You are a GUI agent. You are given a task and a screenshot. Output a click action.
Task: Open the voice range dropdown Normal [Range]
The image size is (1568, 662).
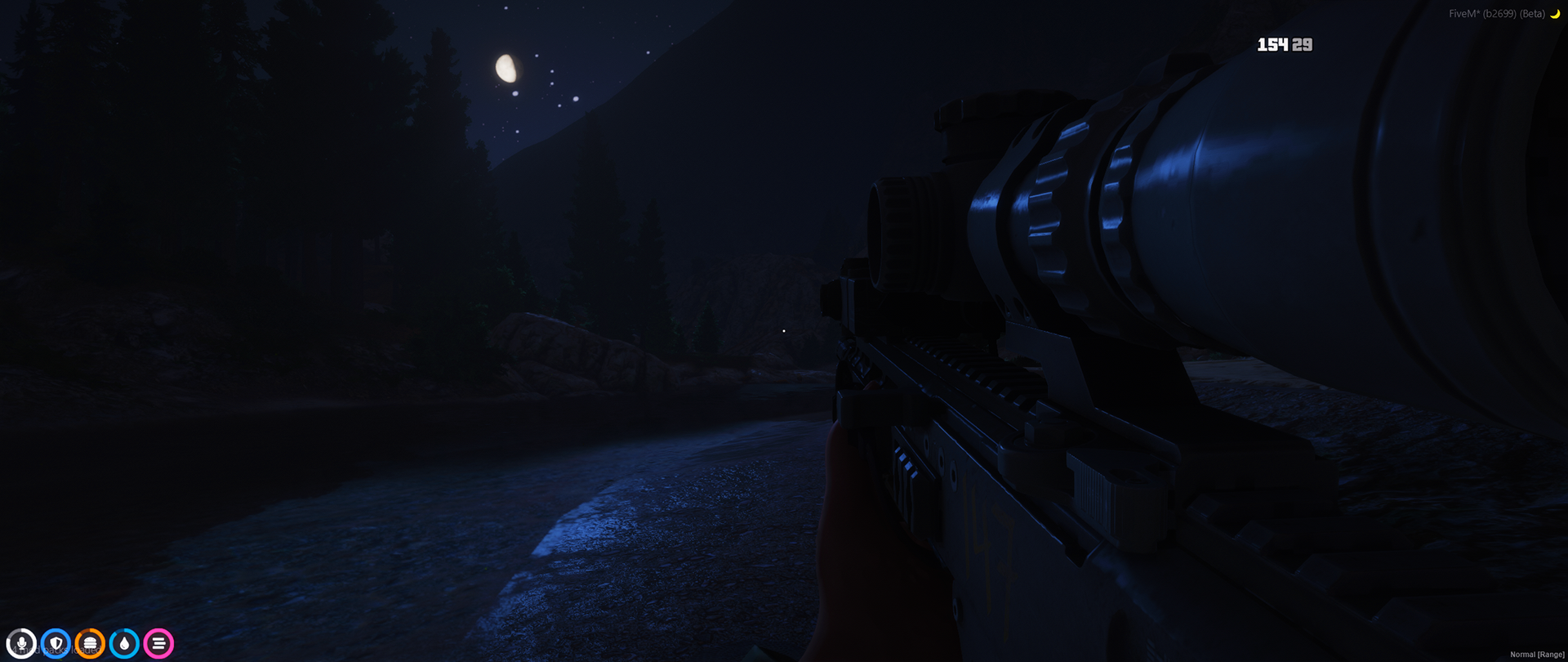[x=1537, y=655]
